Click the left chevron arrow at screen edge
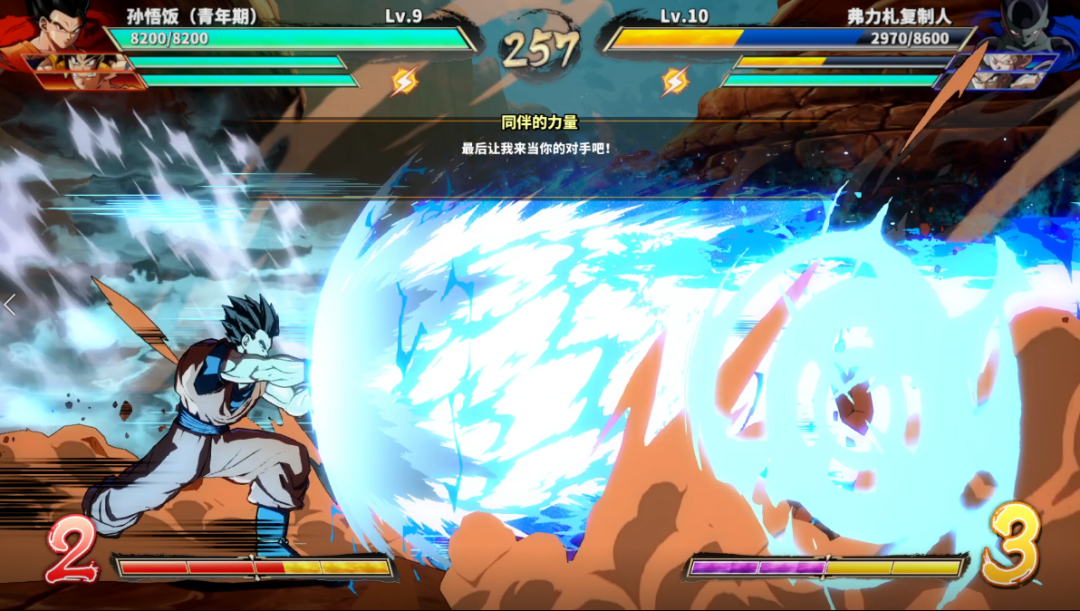1080x611 pixels. (10, 305)
